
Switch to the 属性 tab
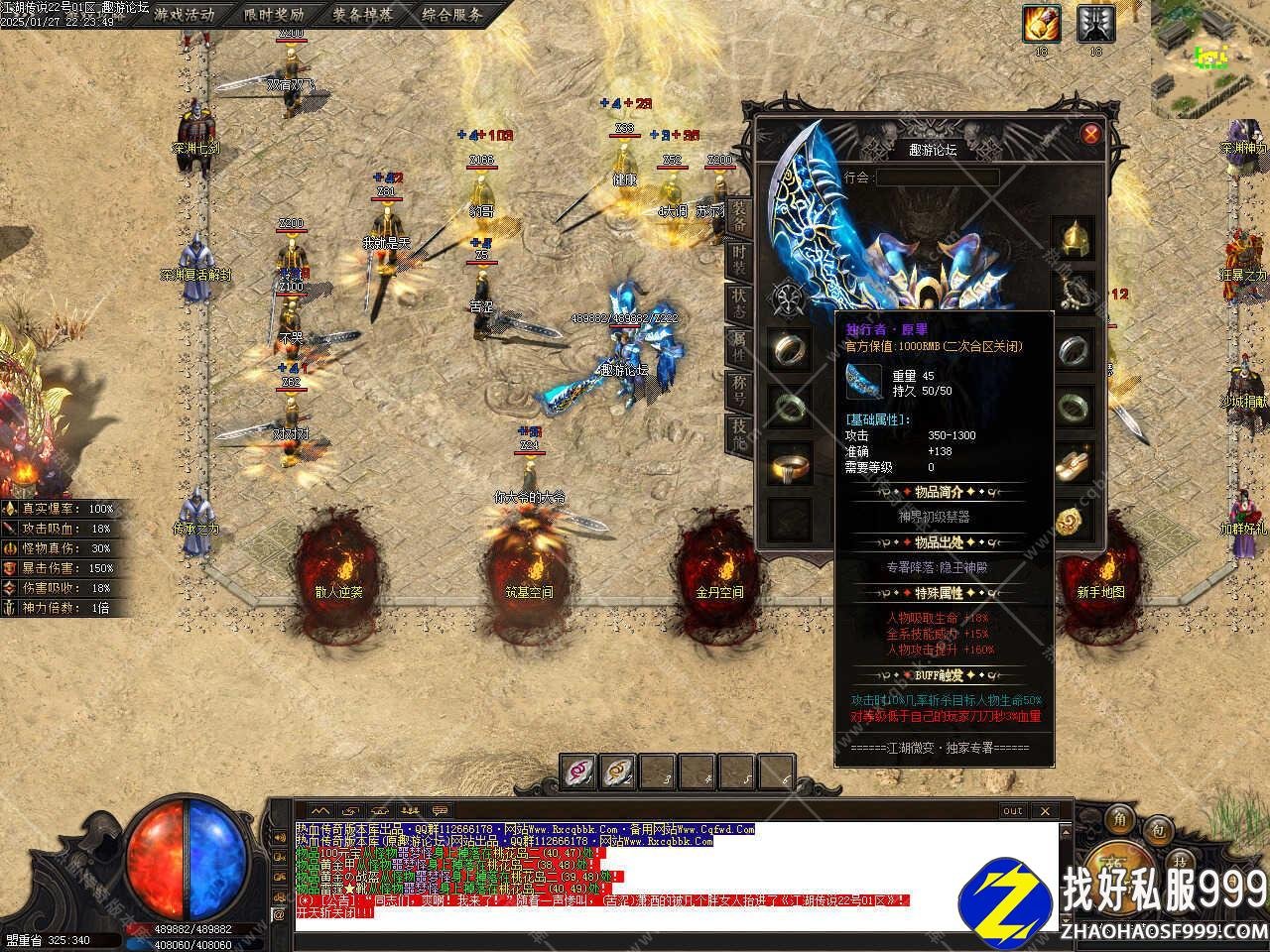coord(739,345)
